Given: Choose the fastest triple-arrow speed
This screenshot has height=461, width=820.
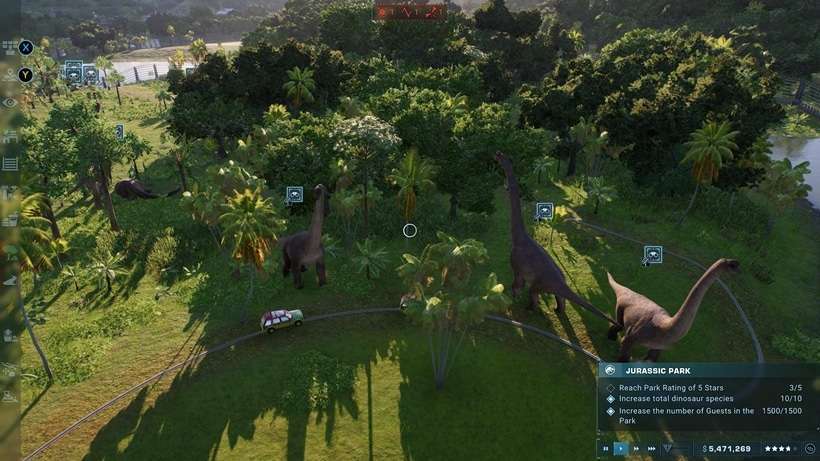Looking at the screenshot, I should click(x=652, y=449).
